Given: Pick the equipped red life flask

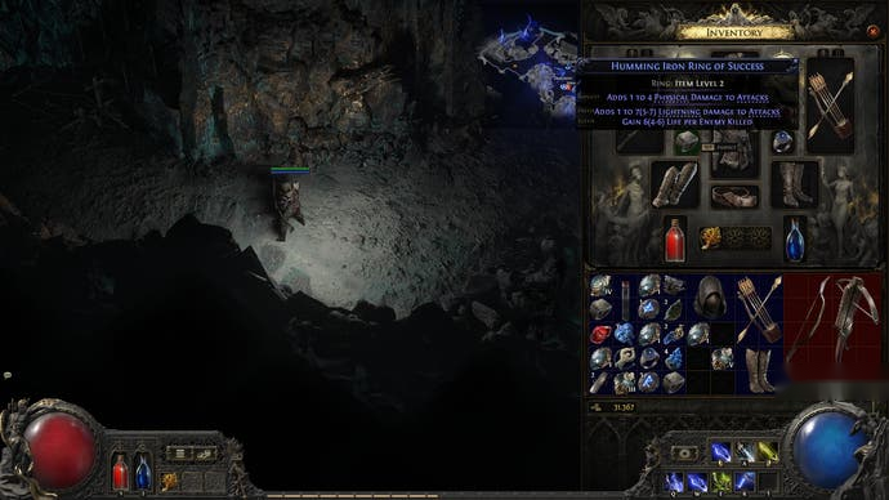Looking at the screenshot, I should click(x=676, y=238).
